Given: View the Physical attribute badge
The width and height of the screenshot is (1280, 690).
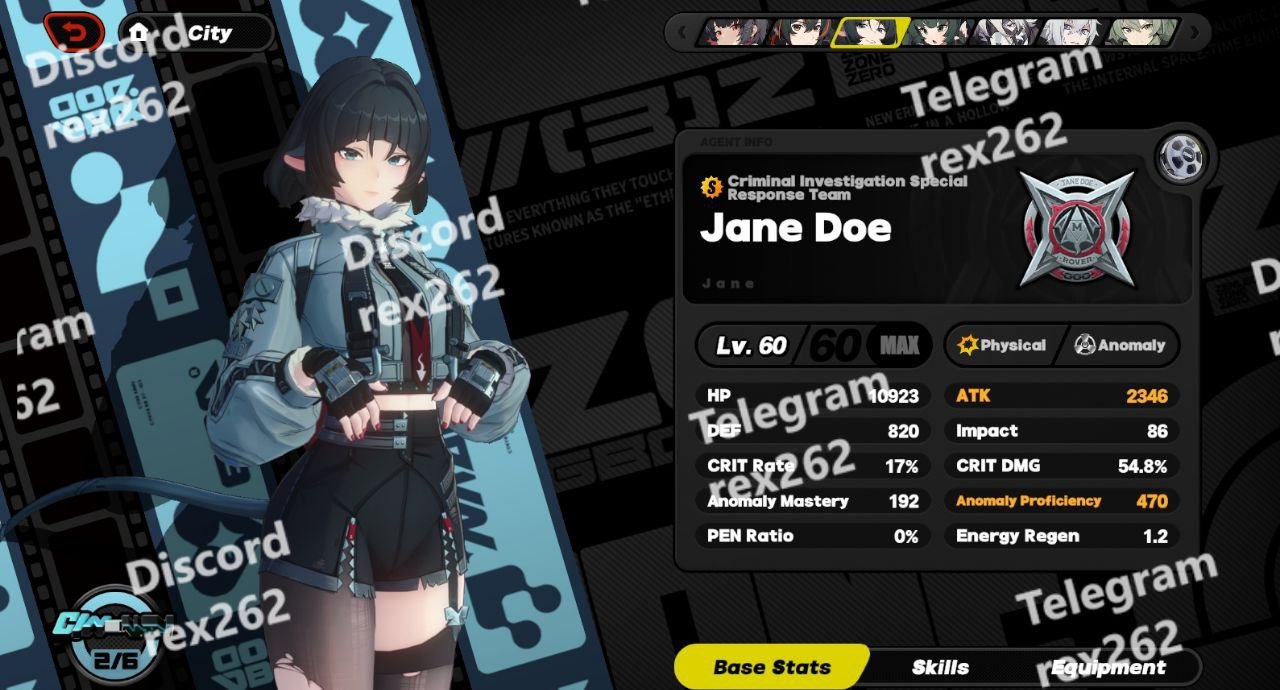Looking at the screenshot, I should (1002, 345).
